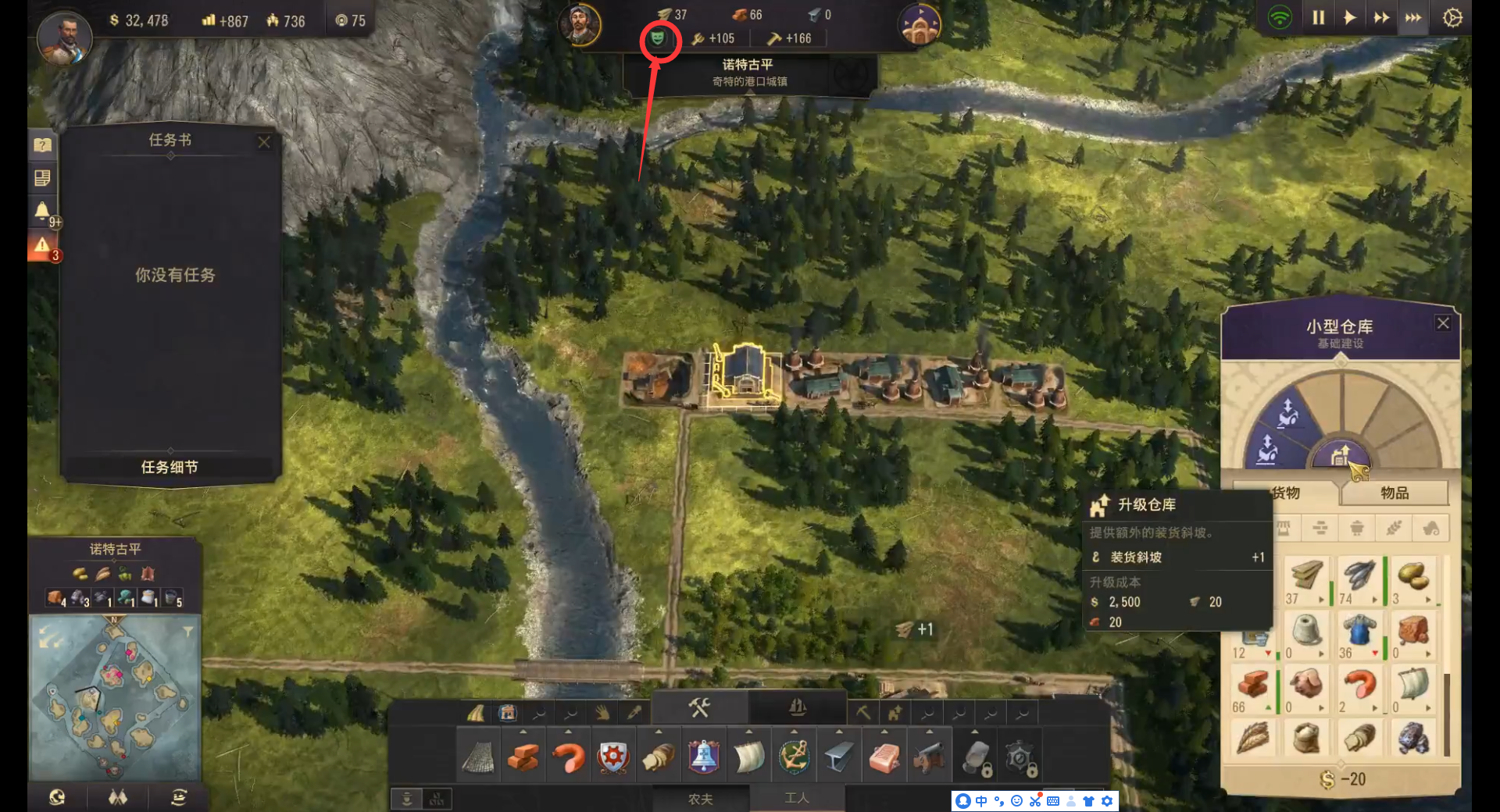Set game speed to normal play

(x=1349, y=18)
